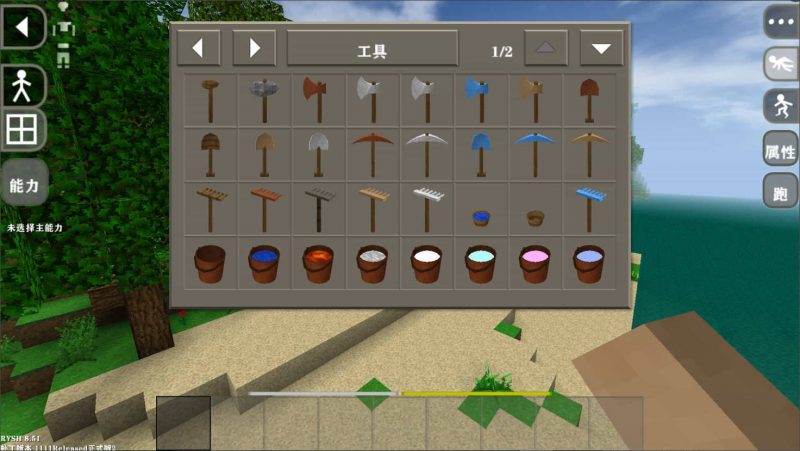Open the 能力 abilities panel
The width and height of the screenshot is (800, 451).
23,184
